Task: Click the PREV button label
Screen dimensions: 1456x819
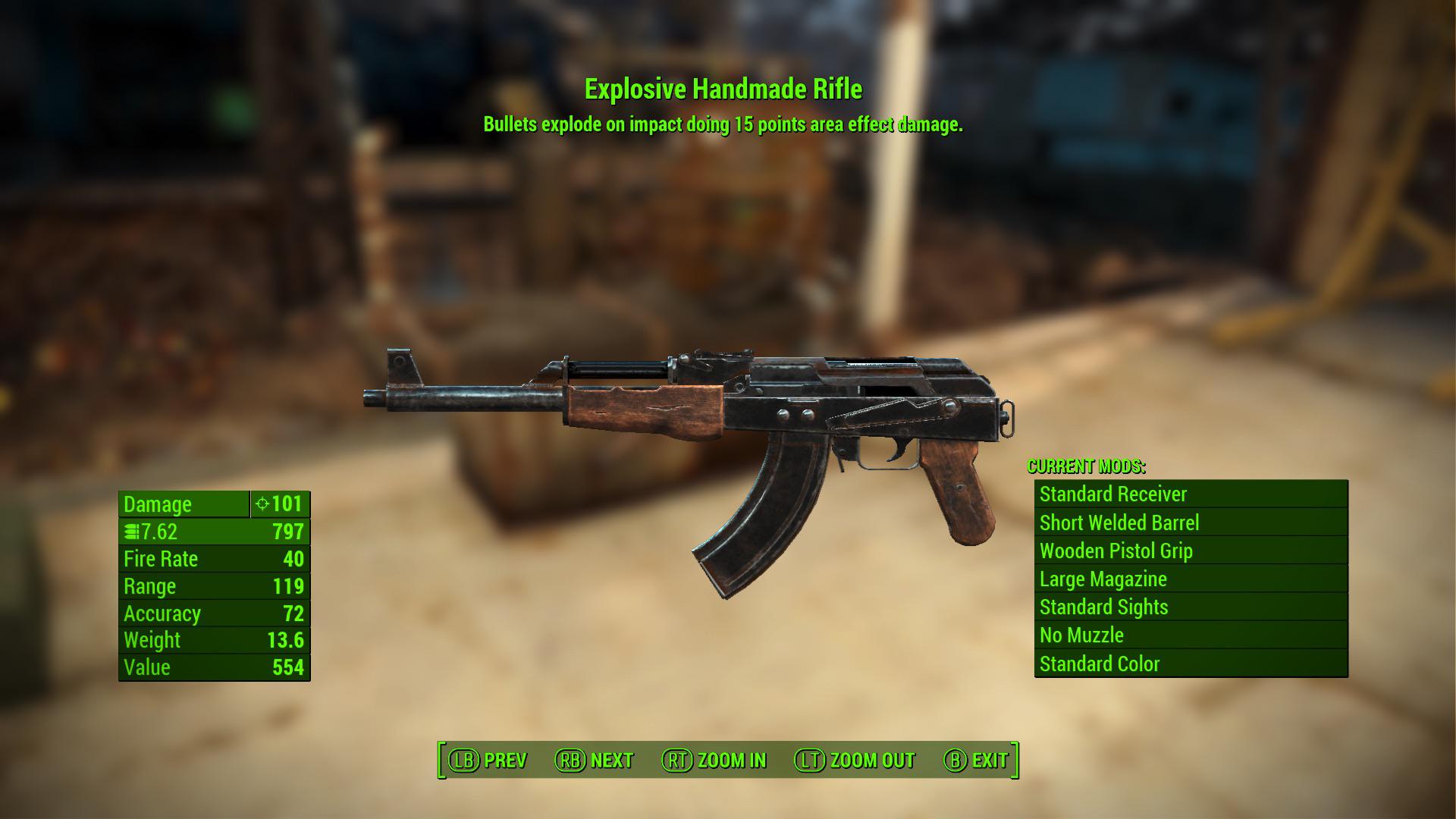Action: (507, 760)
